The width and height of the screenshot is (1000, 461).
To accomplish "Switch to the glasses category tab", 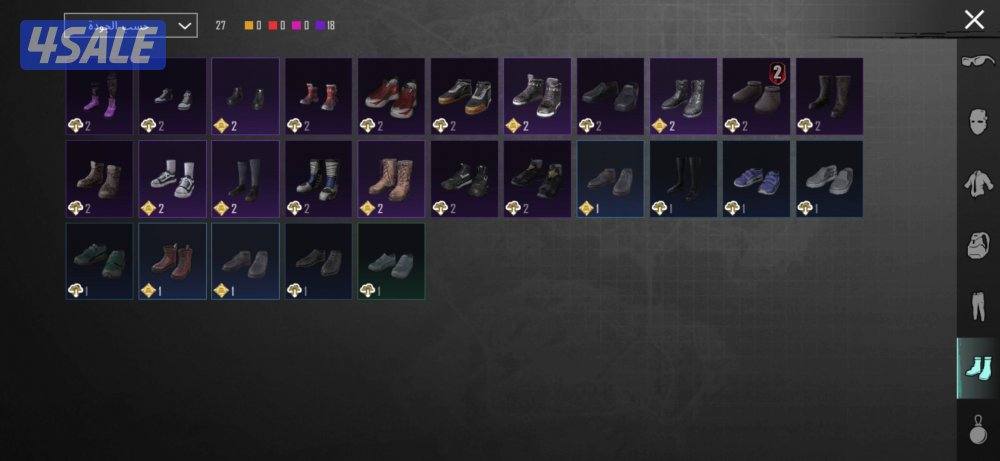I will coord(977,63).
